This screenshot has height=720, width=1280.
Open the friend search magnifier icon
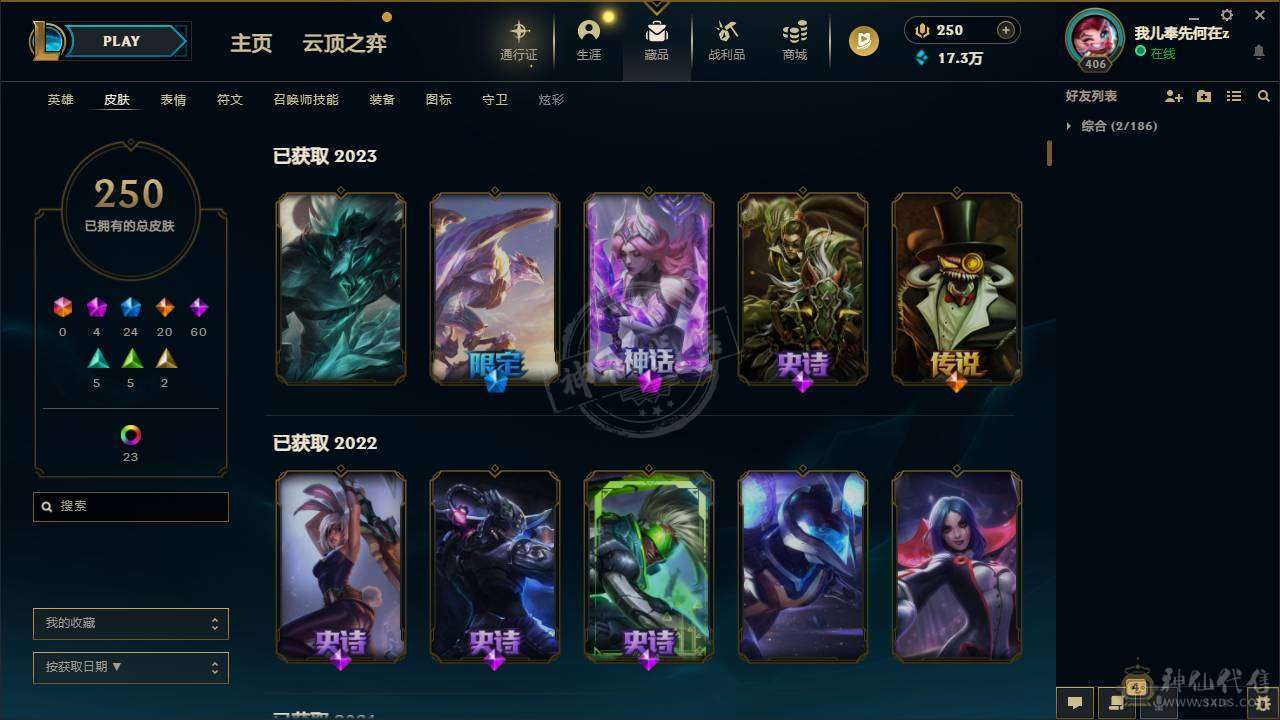[x=1264, y=95]
